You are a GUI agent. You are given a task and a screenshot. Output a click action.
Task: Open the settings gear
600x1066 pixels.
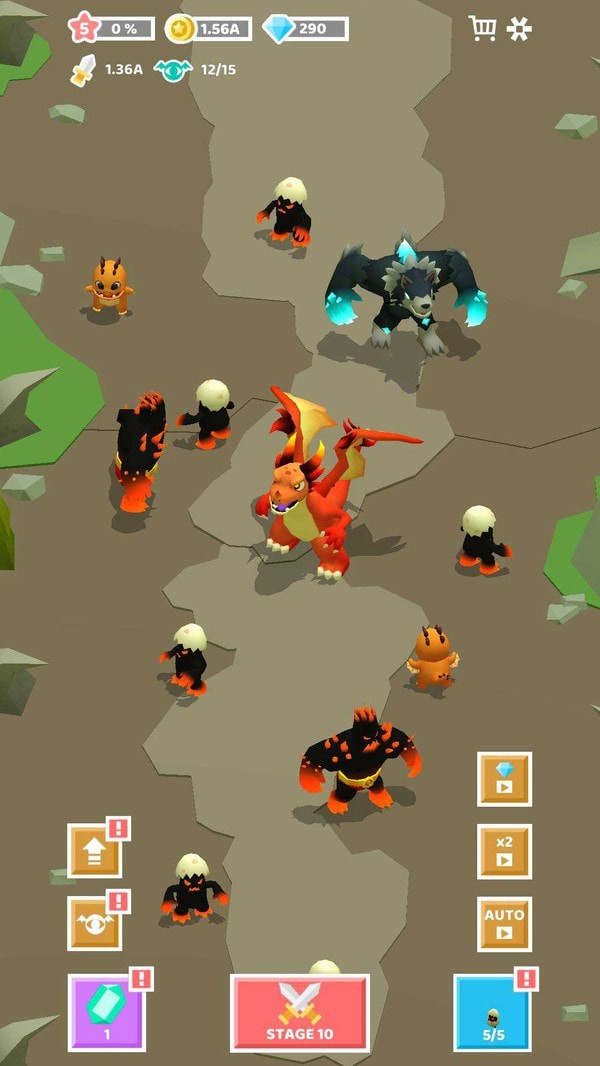[520, 29]
